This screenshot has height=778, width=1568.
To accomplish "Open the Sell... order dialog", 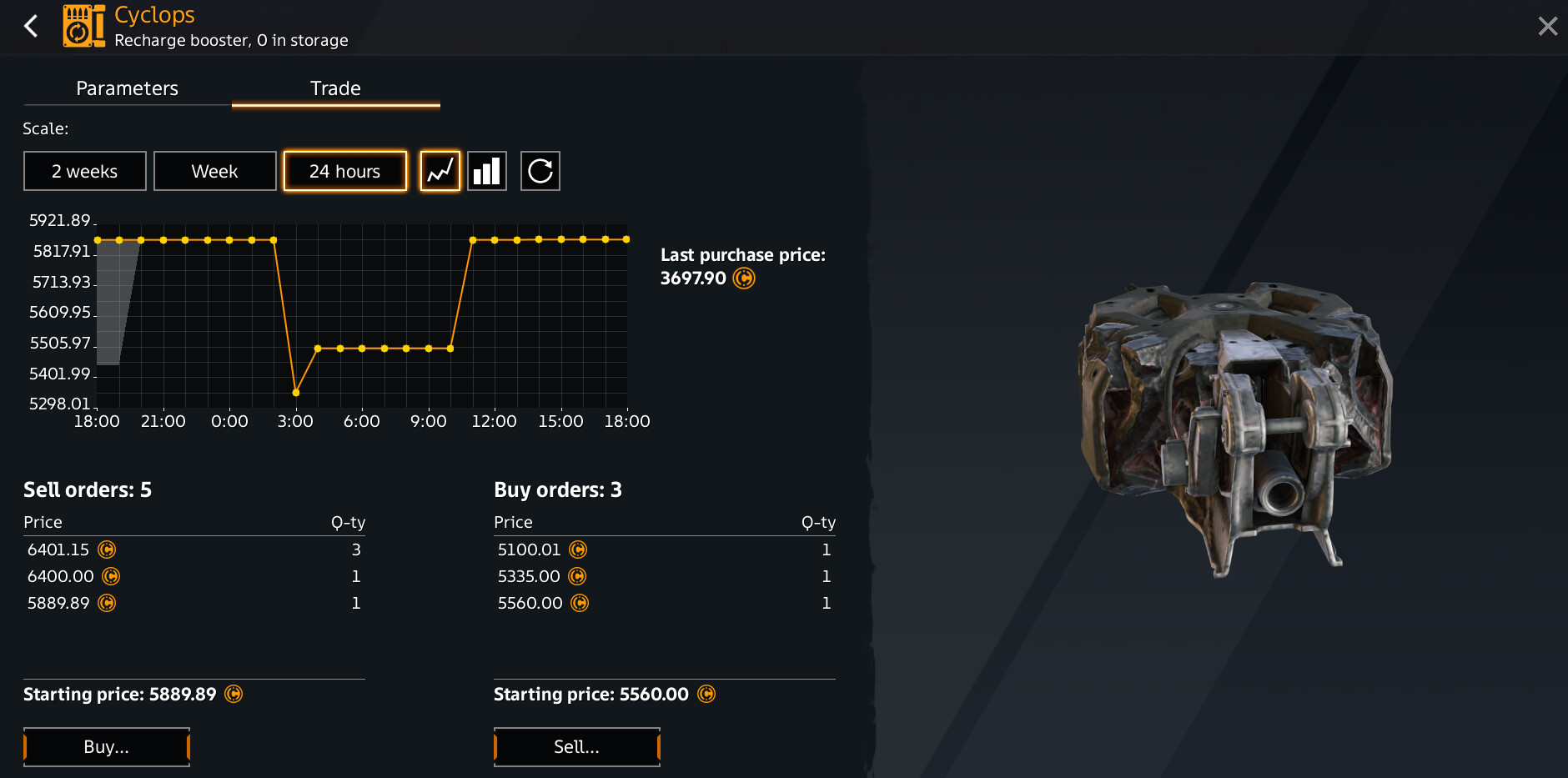I will point(577,746).
